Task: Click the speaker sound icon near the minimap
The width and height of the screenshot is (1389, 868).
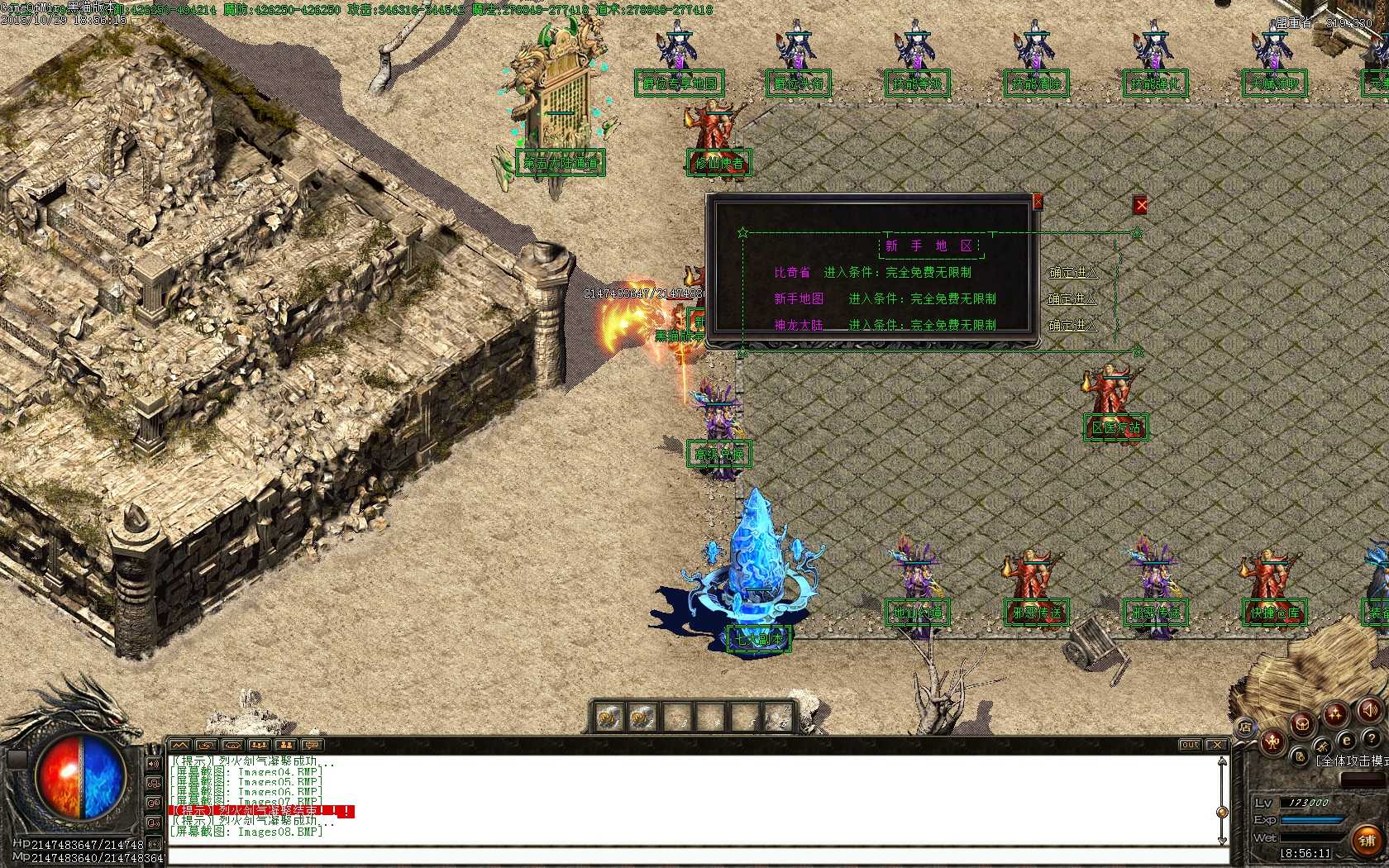Action: tap(1369, 711)
